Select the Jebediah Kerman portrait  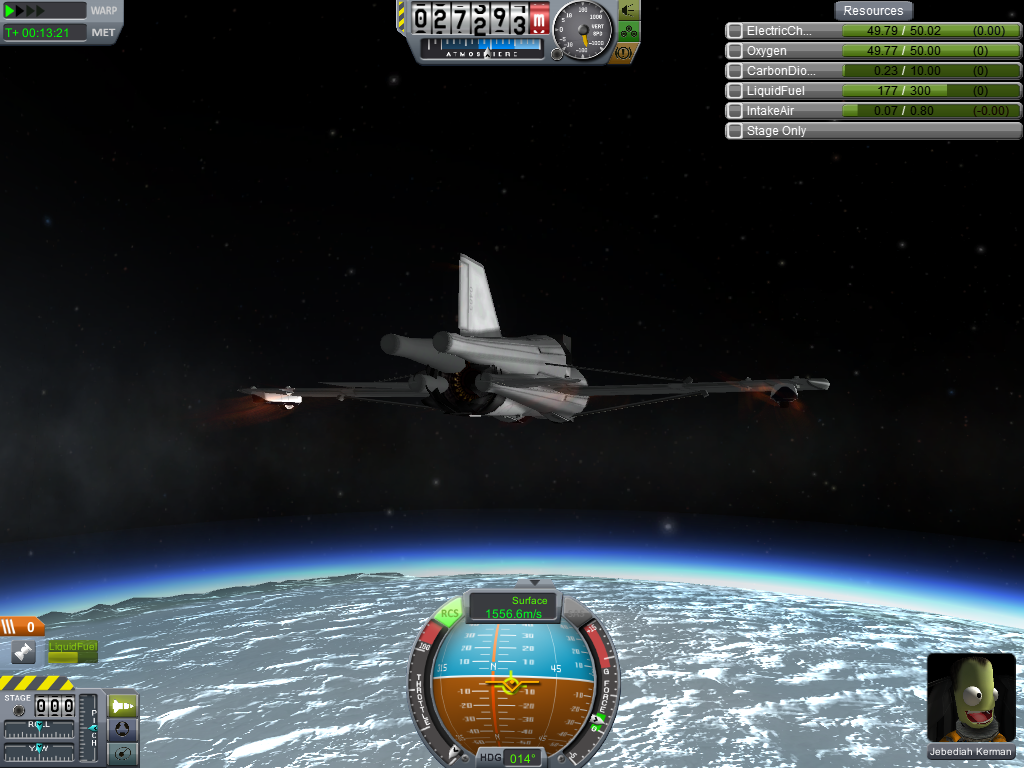click(x=969, y=698)
